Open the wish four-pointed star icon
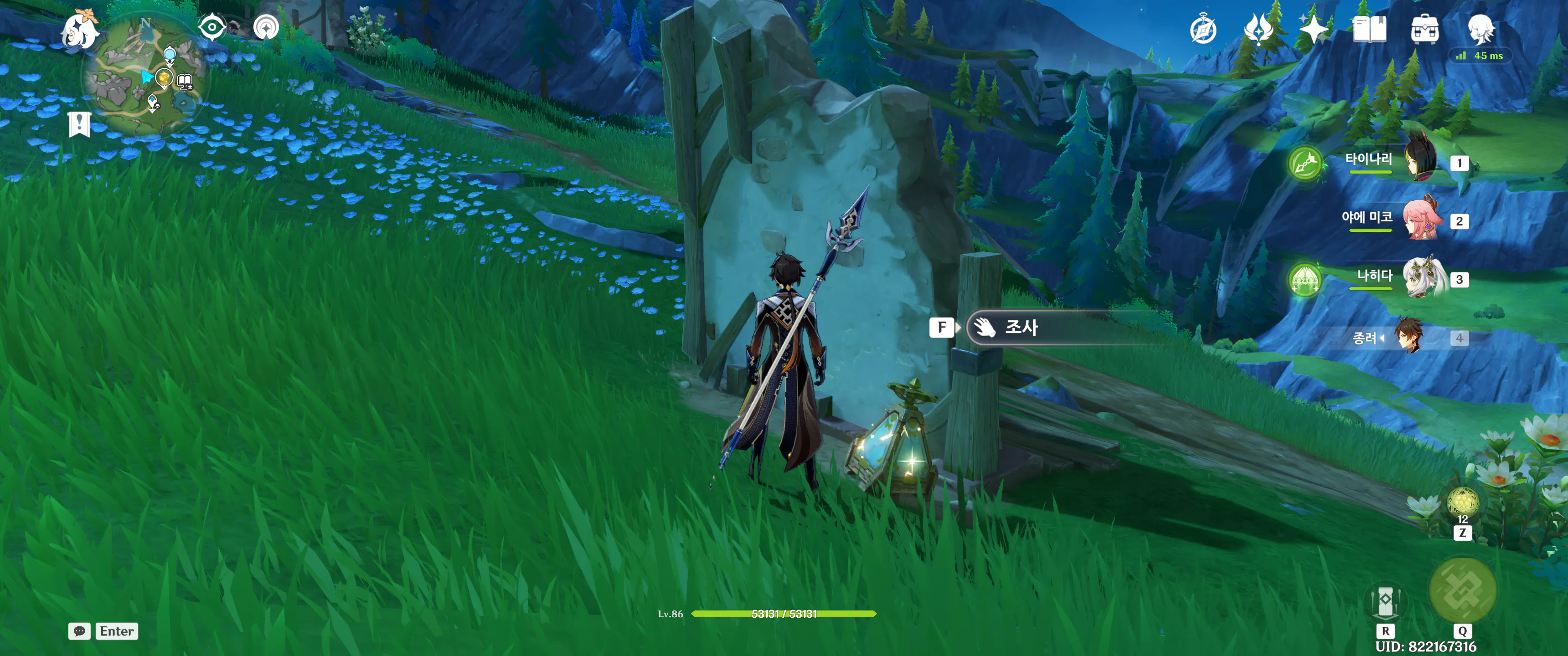This screenshot has width=1568, height=656. pos(1314,29)
